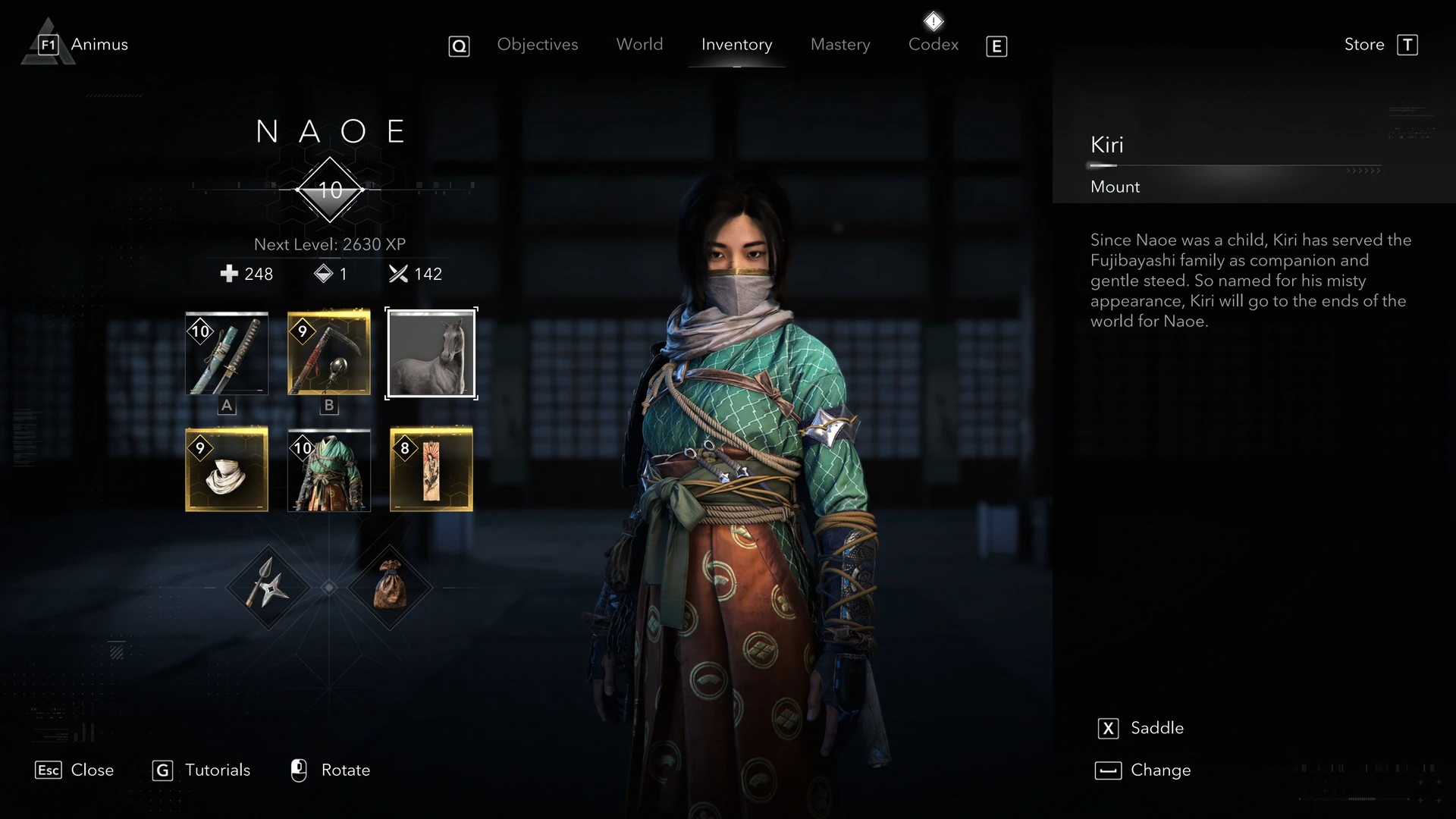Viewport: 1456px width, 819px height.
Task: Select Naoe's green outfit slot
Action: pyautogui.click(x=328, y=469)
